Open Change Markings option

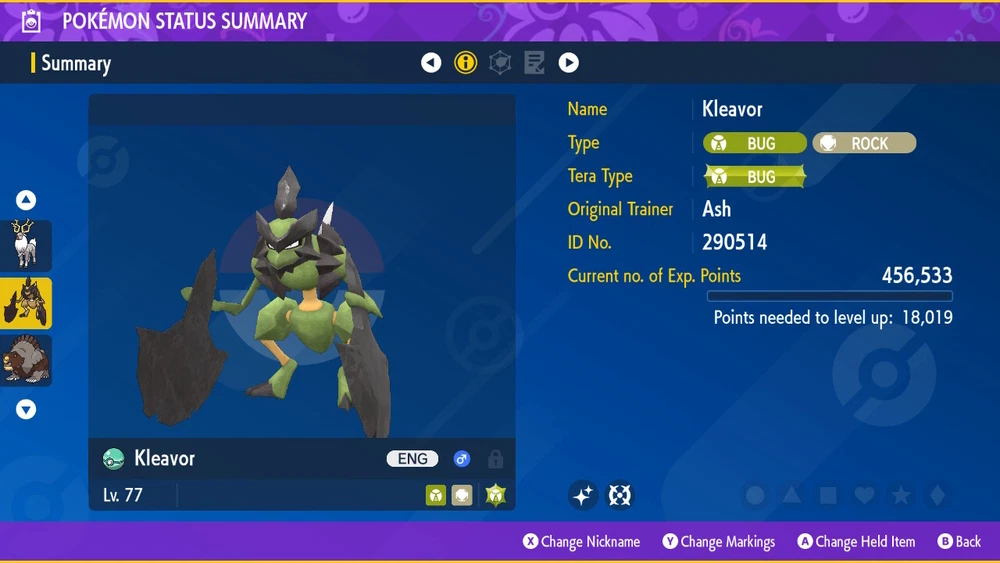pyautogui.click(x=718, y=541)
